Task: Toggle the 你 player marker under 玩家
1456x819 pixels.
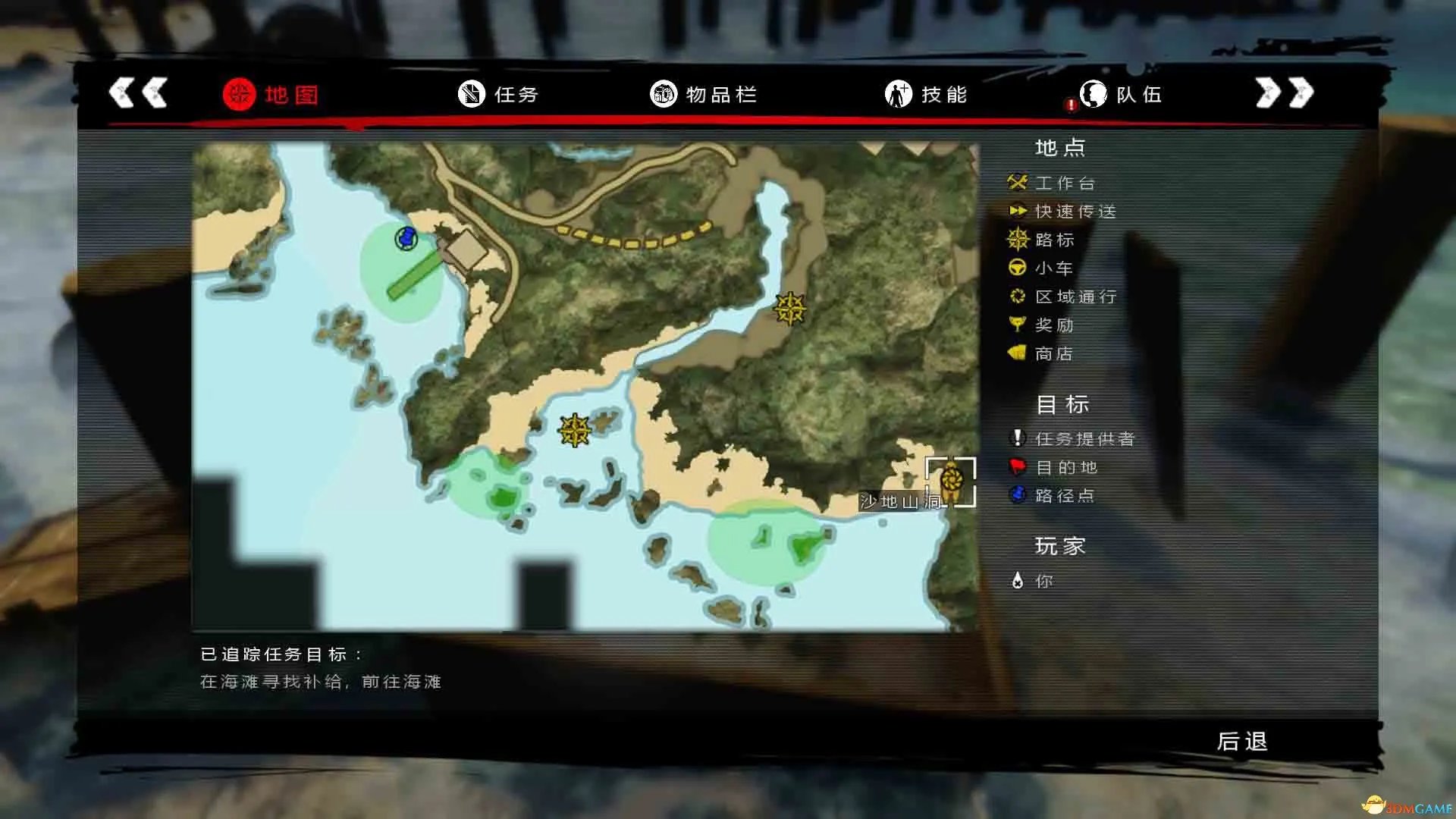Action: pyautogui.click(x=1018, y=581)
